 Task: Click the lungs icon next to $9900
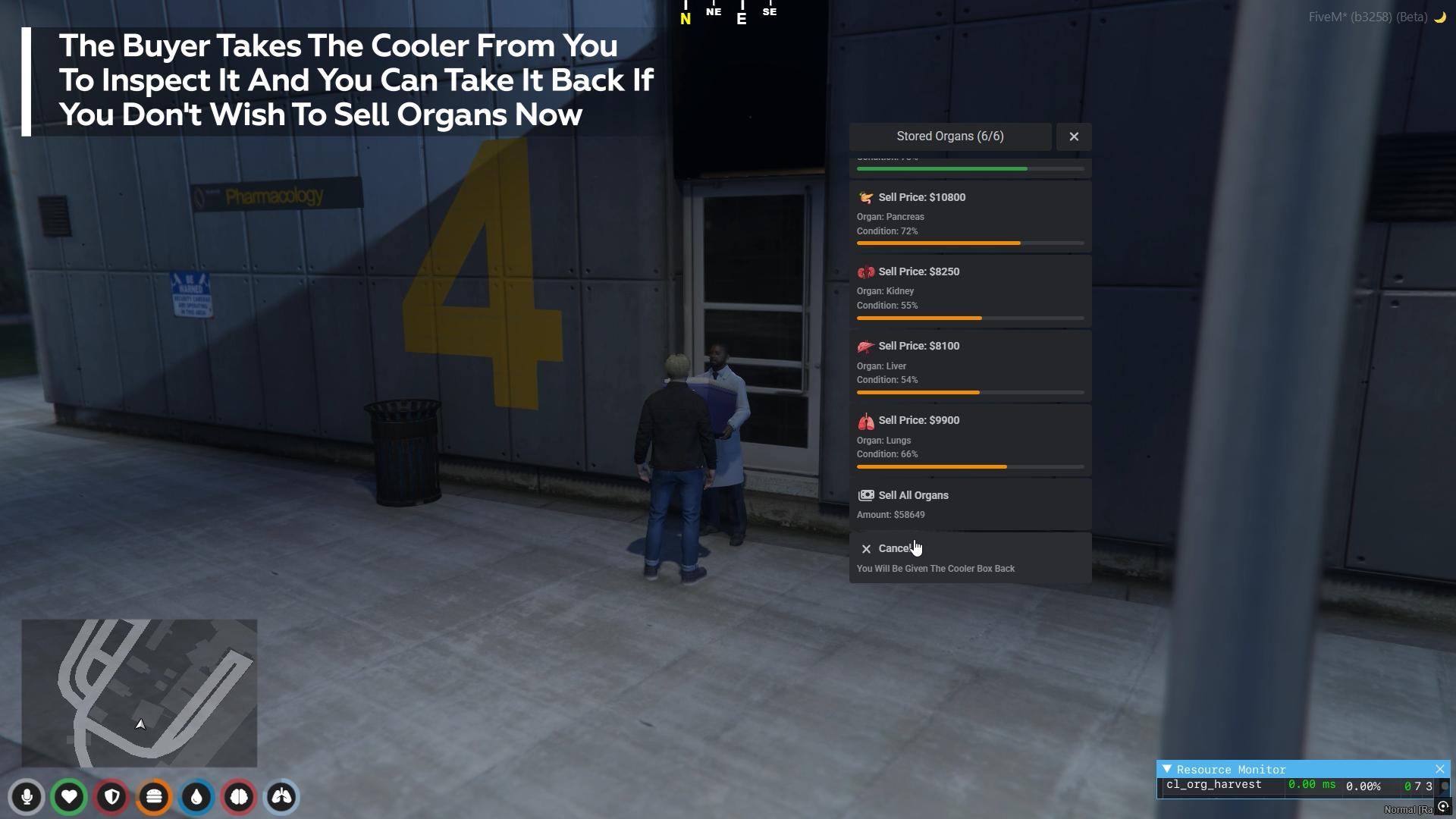click(865, 419)
